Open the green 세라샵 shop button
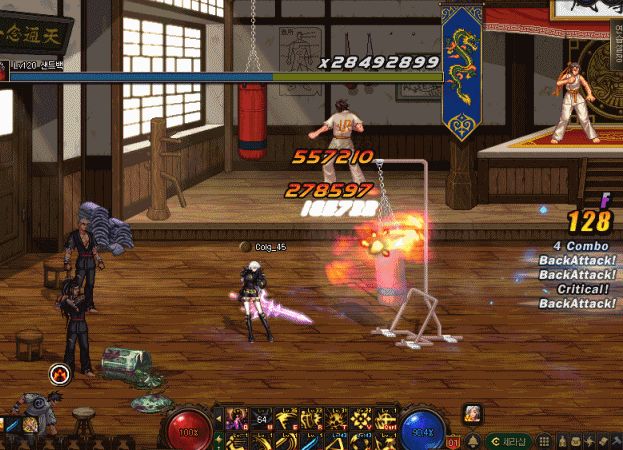623x450 pixels. pyautogui.click(x=508, y=440)
